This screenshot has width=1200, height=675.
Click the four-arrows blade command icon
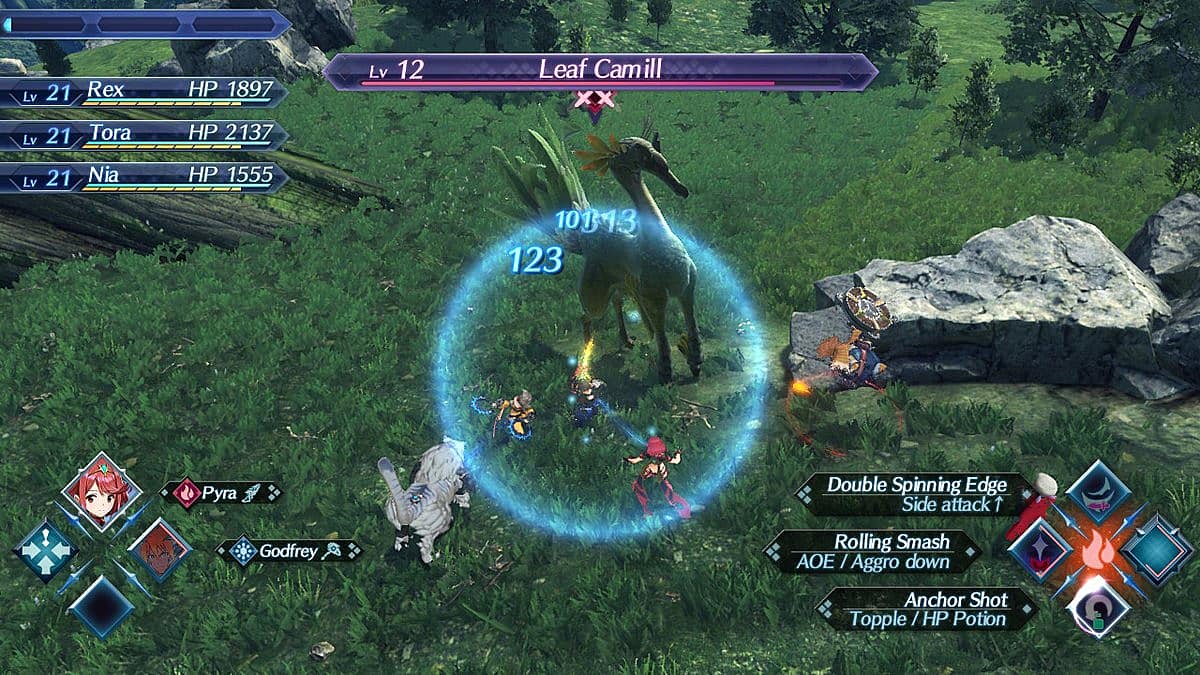pyautogui.click(x=44, y=550)
